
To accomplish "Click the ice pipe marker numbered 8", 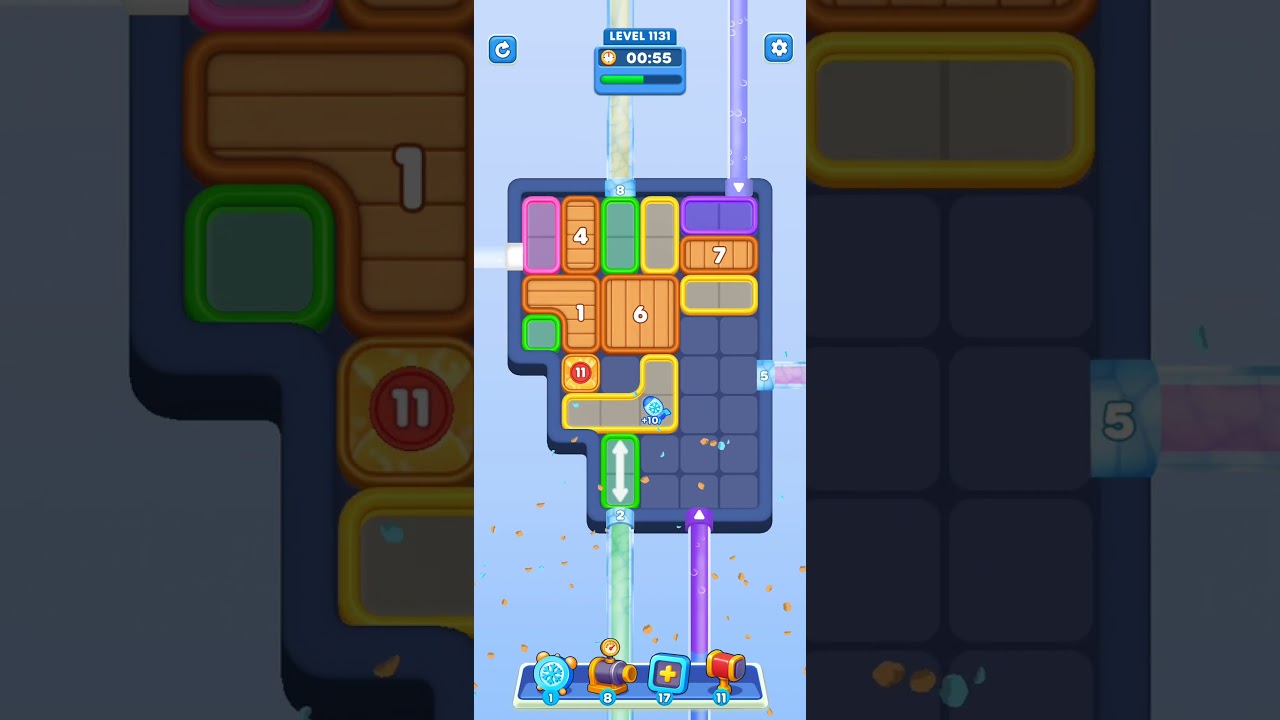I will coord(620,188).
